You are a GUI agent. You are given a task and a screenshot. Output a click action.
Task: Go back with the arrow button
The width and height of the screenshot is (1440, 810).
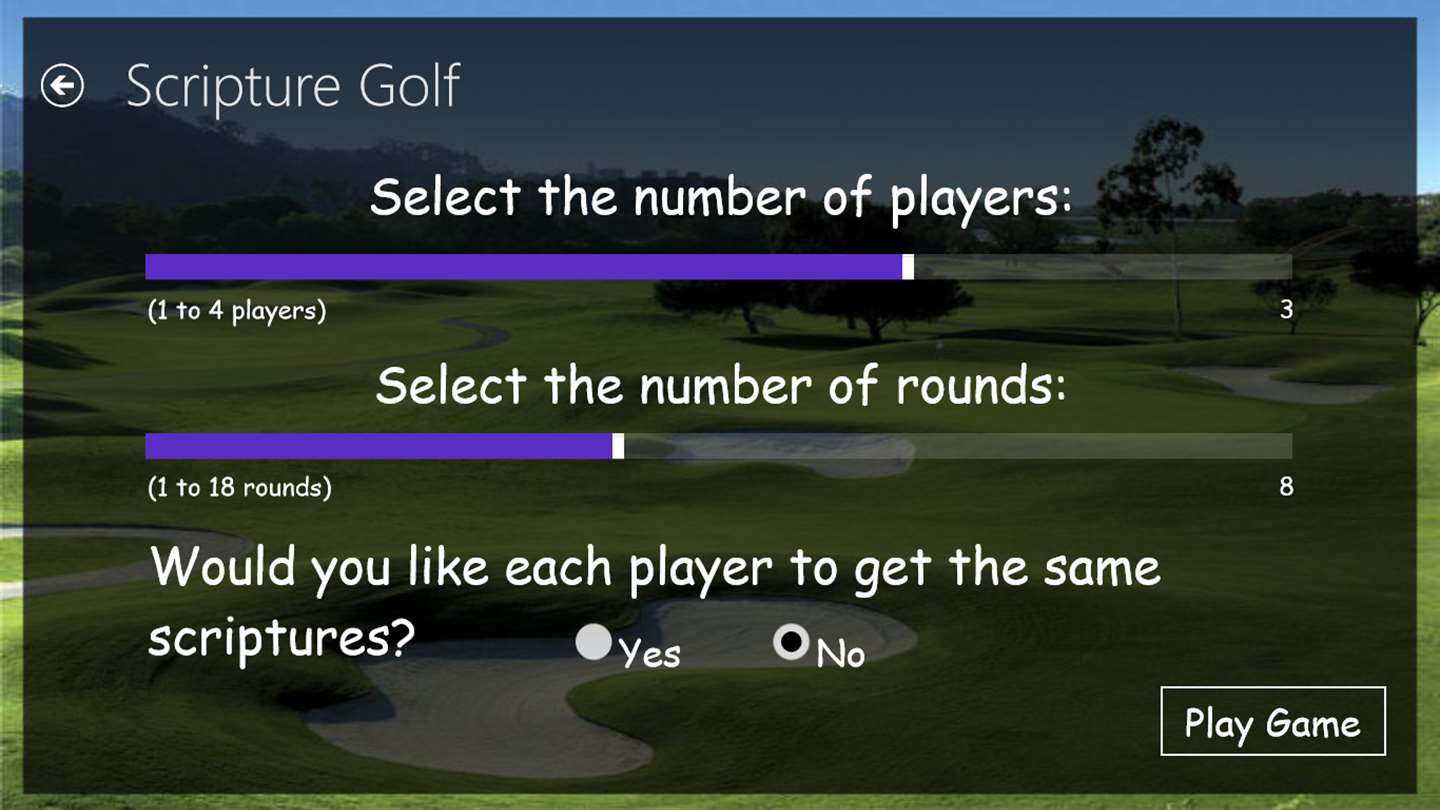tap(62, 86)
